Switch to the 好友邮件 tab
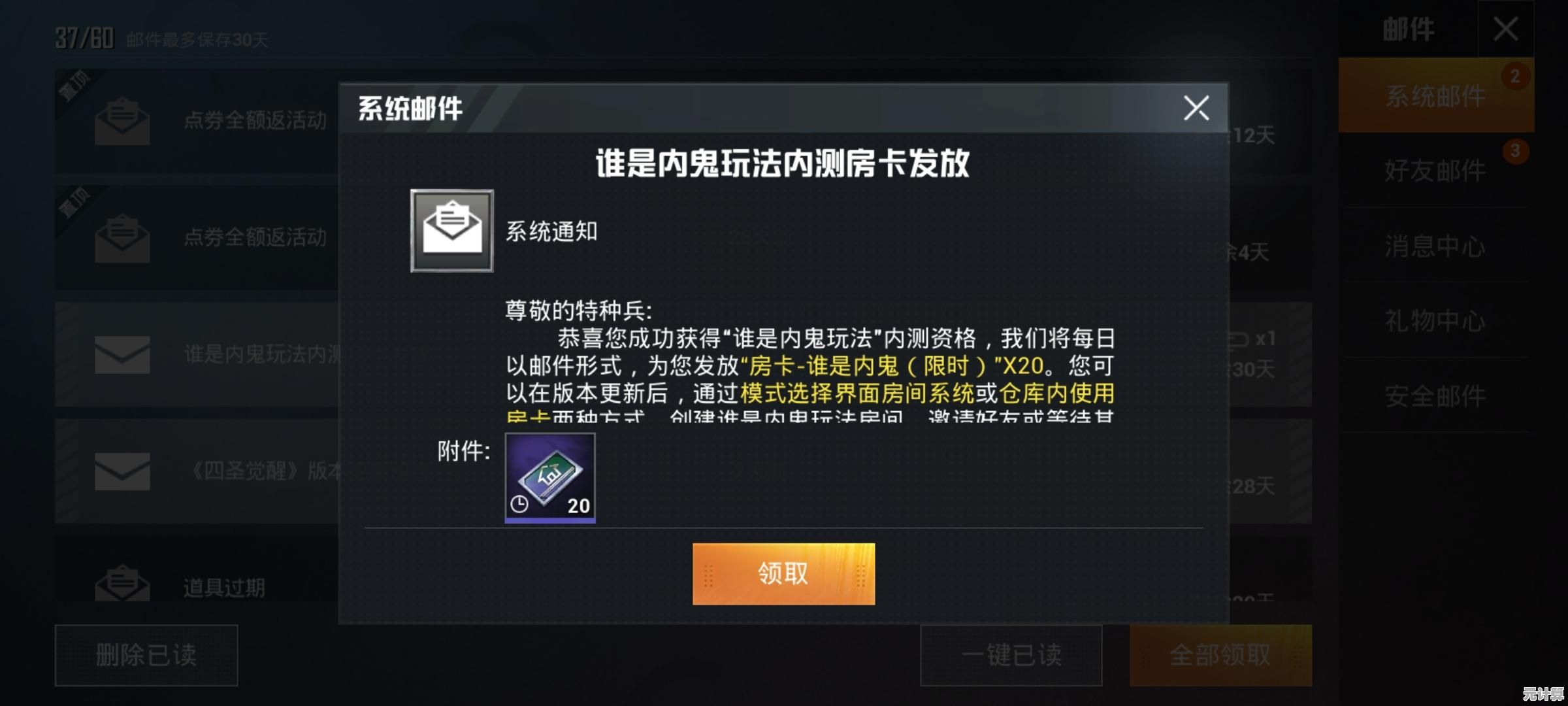Screen dimensions: 1568x706 (x=1435, y=171)
